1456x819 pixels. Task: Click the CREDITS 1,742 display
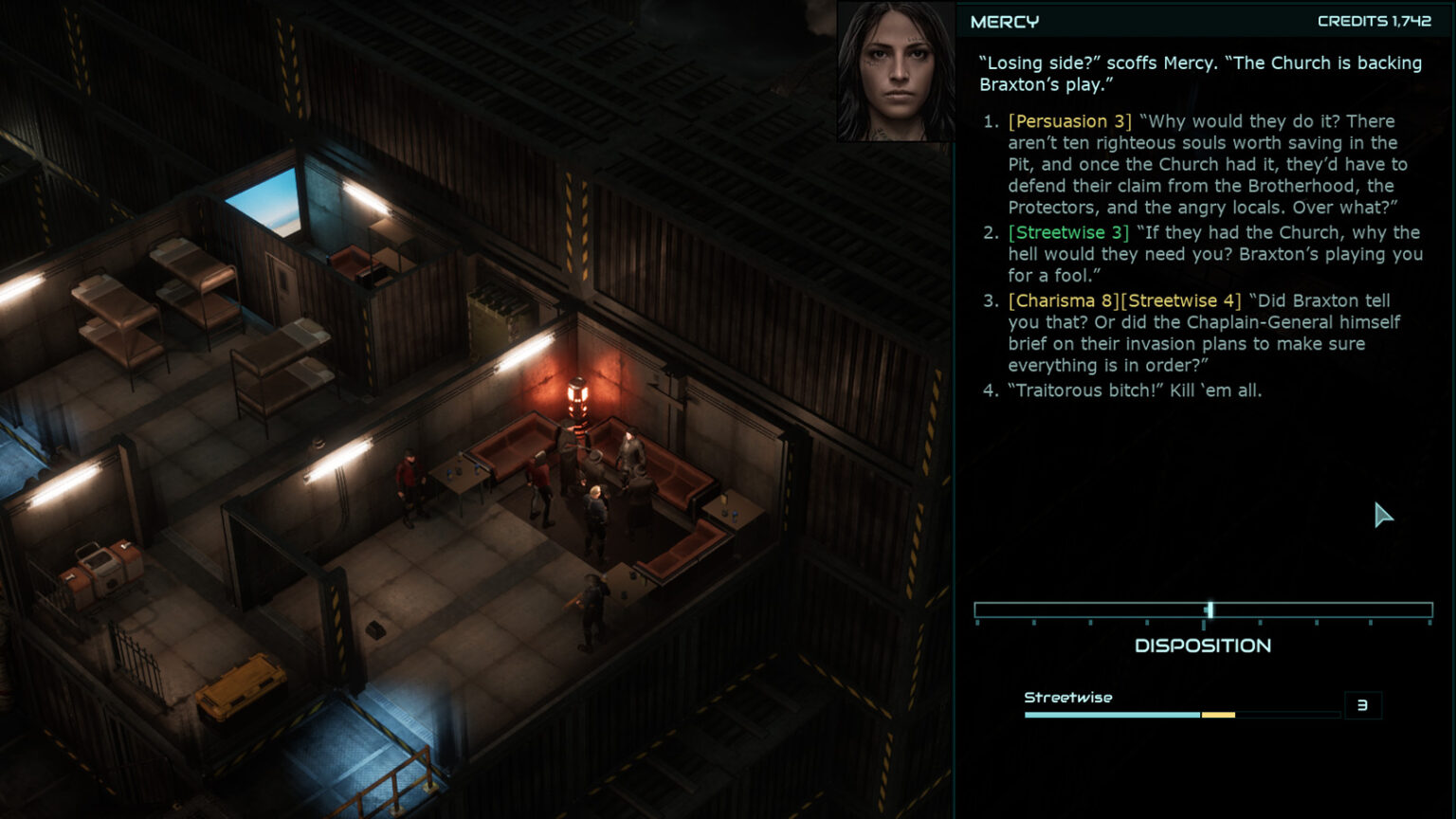[1373, 19]
